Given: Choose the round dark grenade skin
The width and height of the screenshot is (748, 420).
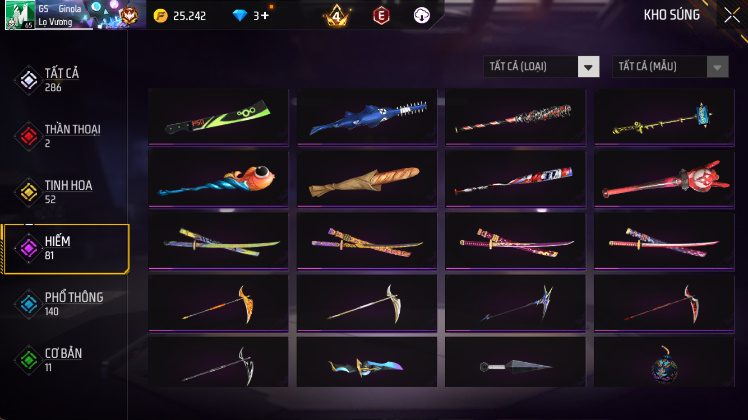Looking at the screenshot, I should click(x=665, y=367).
